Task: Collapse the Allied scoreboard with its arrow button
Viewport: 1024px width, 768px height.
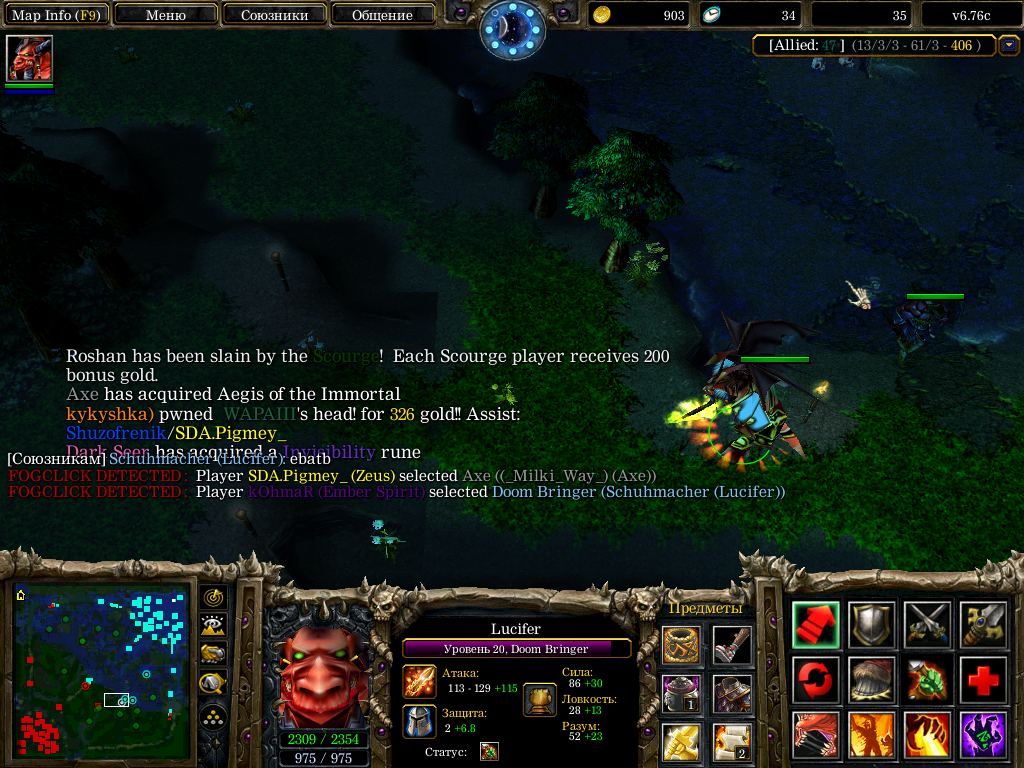Action: coord(1009,44)
